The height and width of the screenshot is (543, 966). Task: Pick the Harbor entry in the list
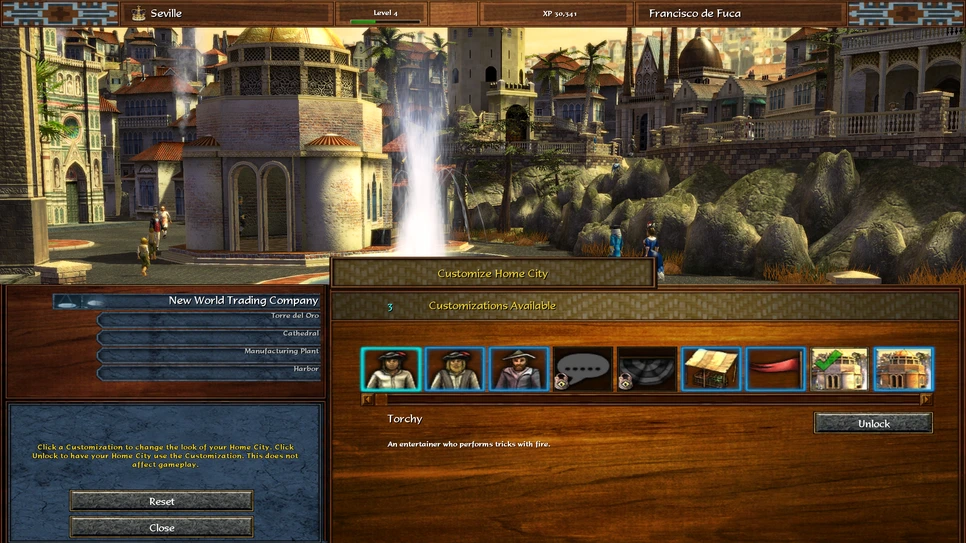[209, 369]
